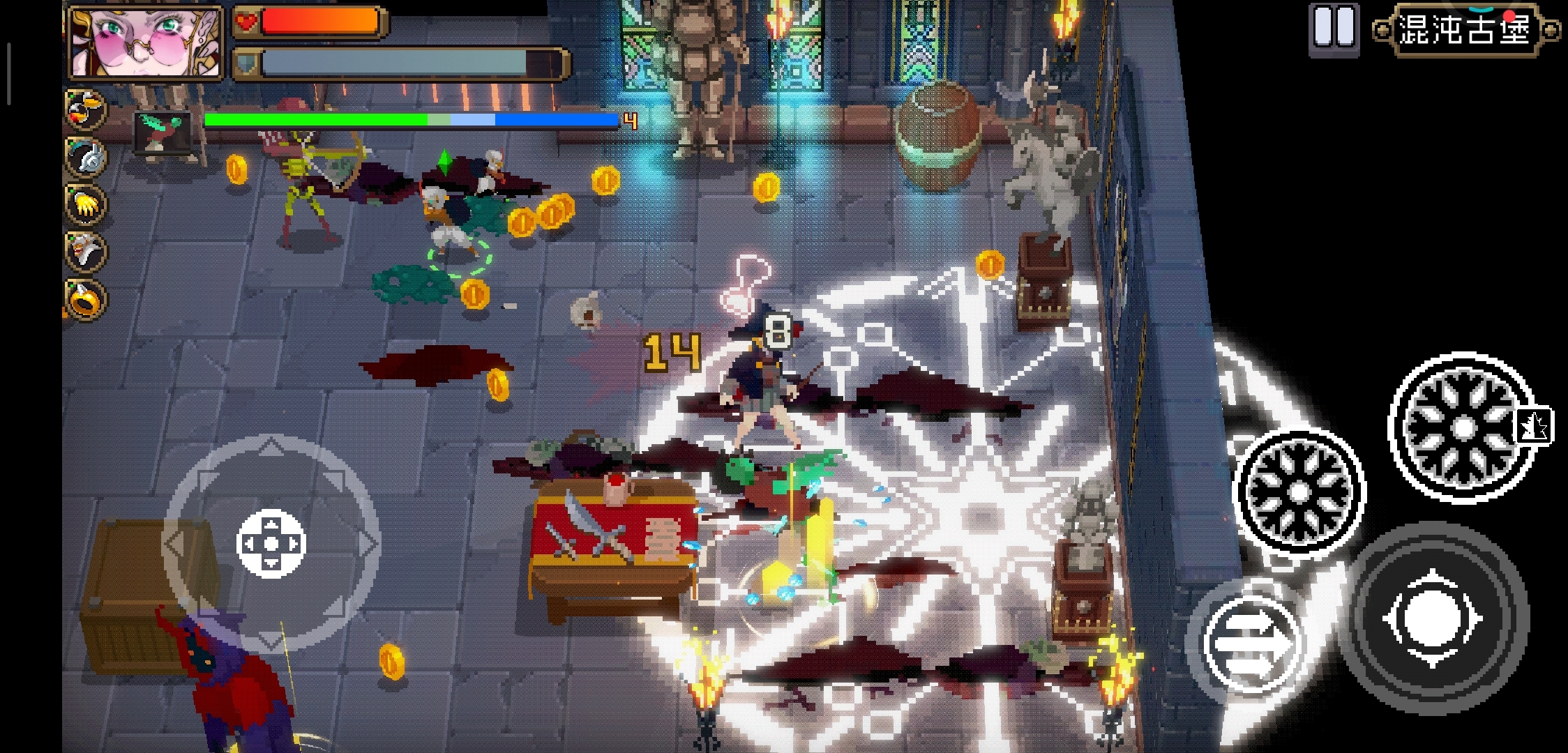This screenshot has width=1568, height=753.
Task: Tap the green plumed helmet item frame
Action: (x=163, y=132)
